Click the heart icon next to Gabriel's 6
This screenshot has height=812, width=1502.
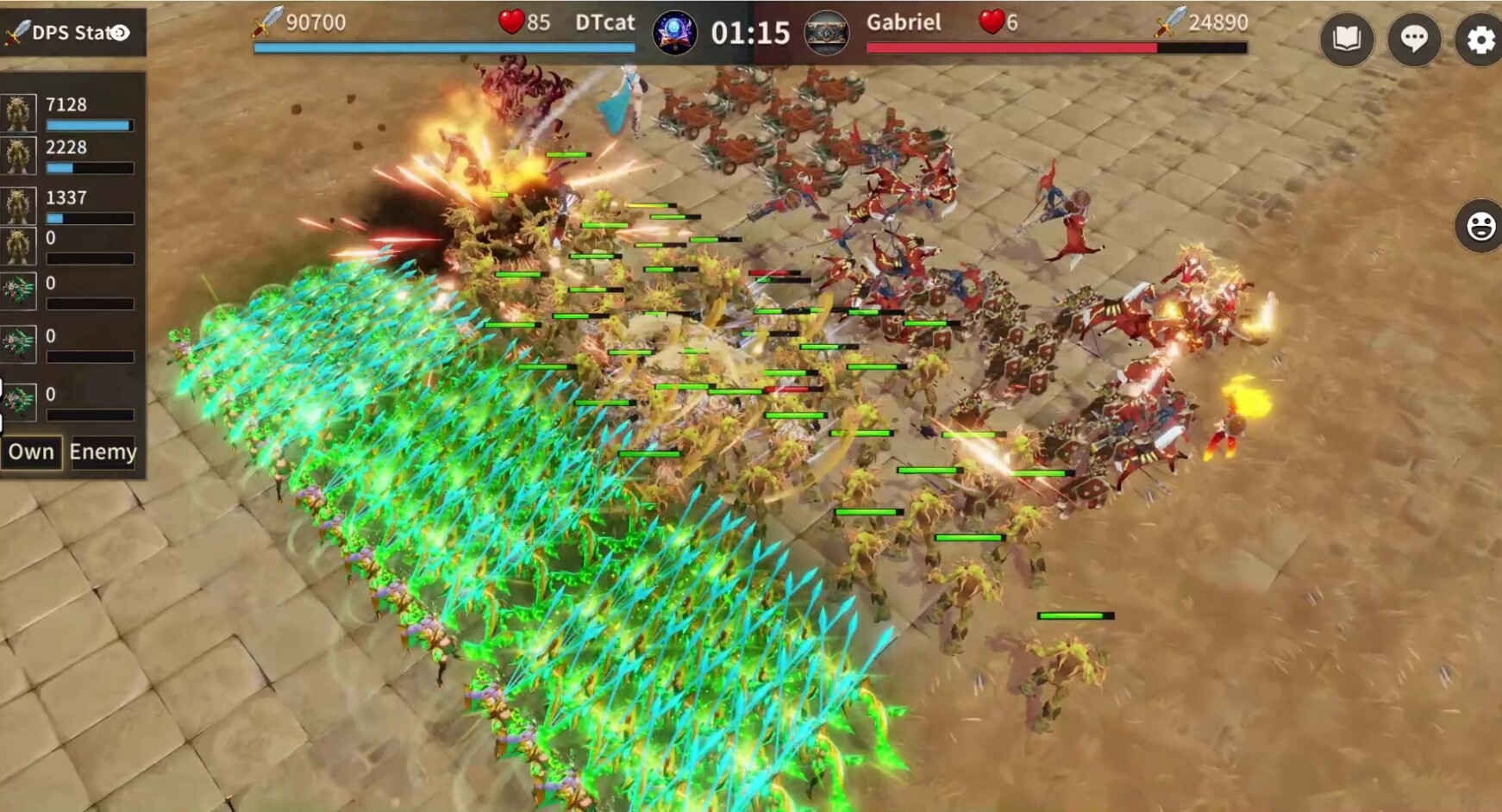click(x=993, y=22)
